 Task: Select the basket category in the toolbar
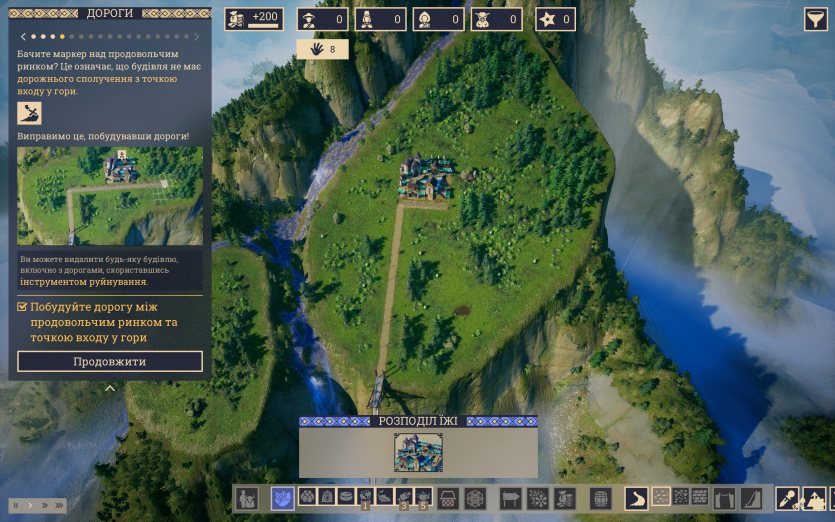(449, 497)
